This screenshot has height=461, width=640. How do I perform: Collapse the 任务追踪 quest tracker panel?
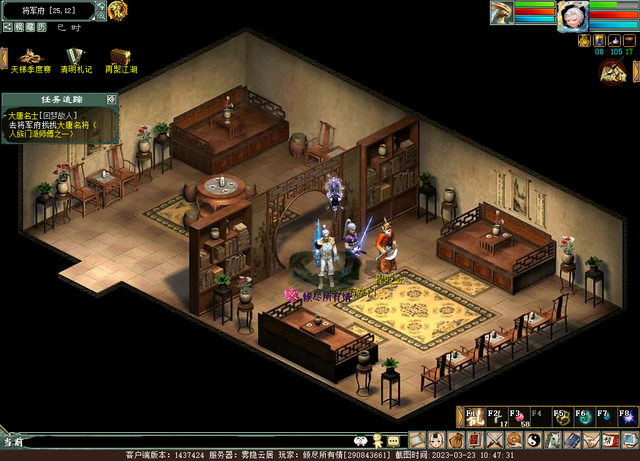(x=111, y=99)
